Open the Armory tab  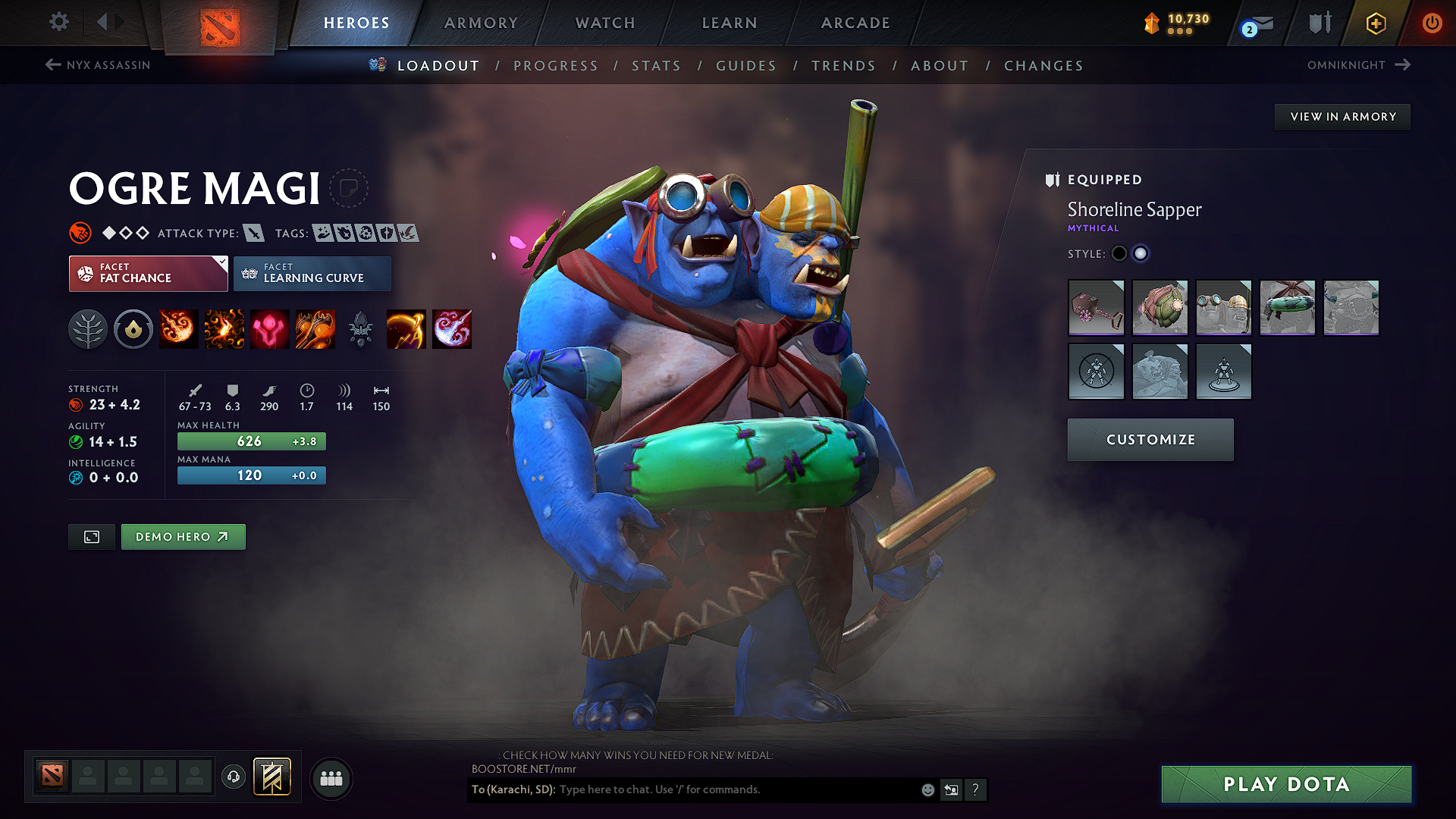[481, 23]
